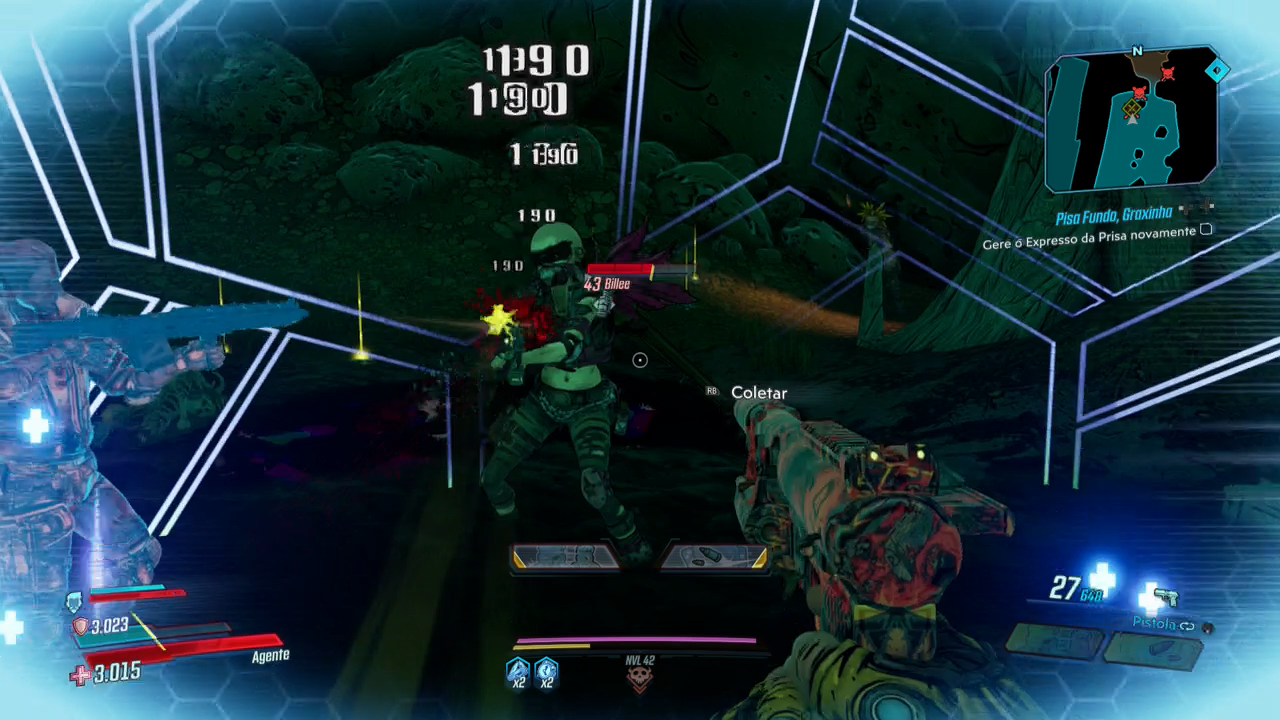The height and width of the screenshot is (720, 1280).
Task: Click the NVL 42 skull level badge
Action: 639,679
